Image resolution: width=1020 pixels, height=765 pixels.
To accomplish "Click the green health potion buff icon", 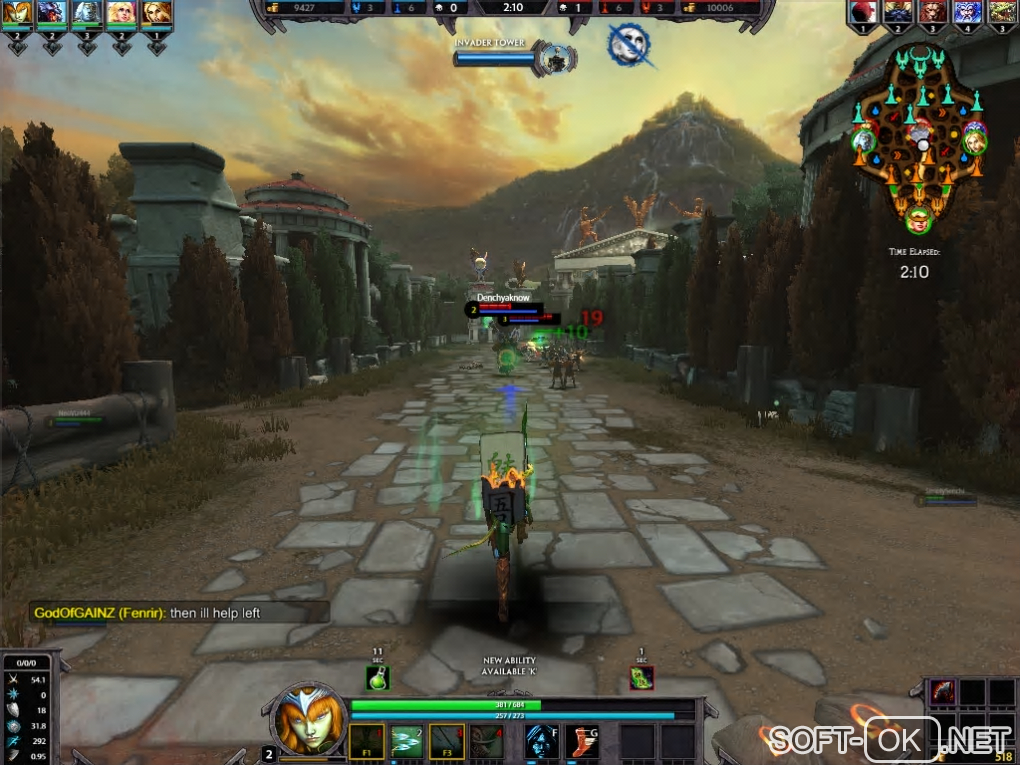I will [x=377, y=677].
